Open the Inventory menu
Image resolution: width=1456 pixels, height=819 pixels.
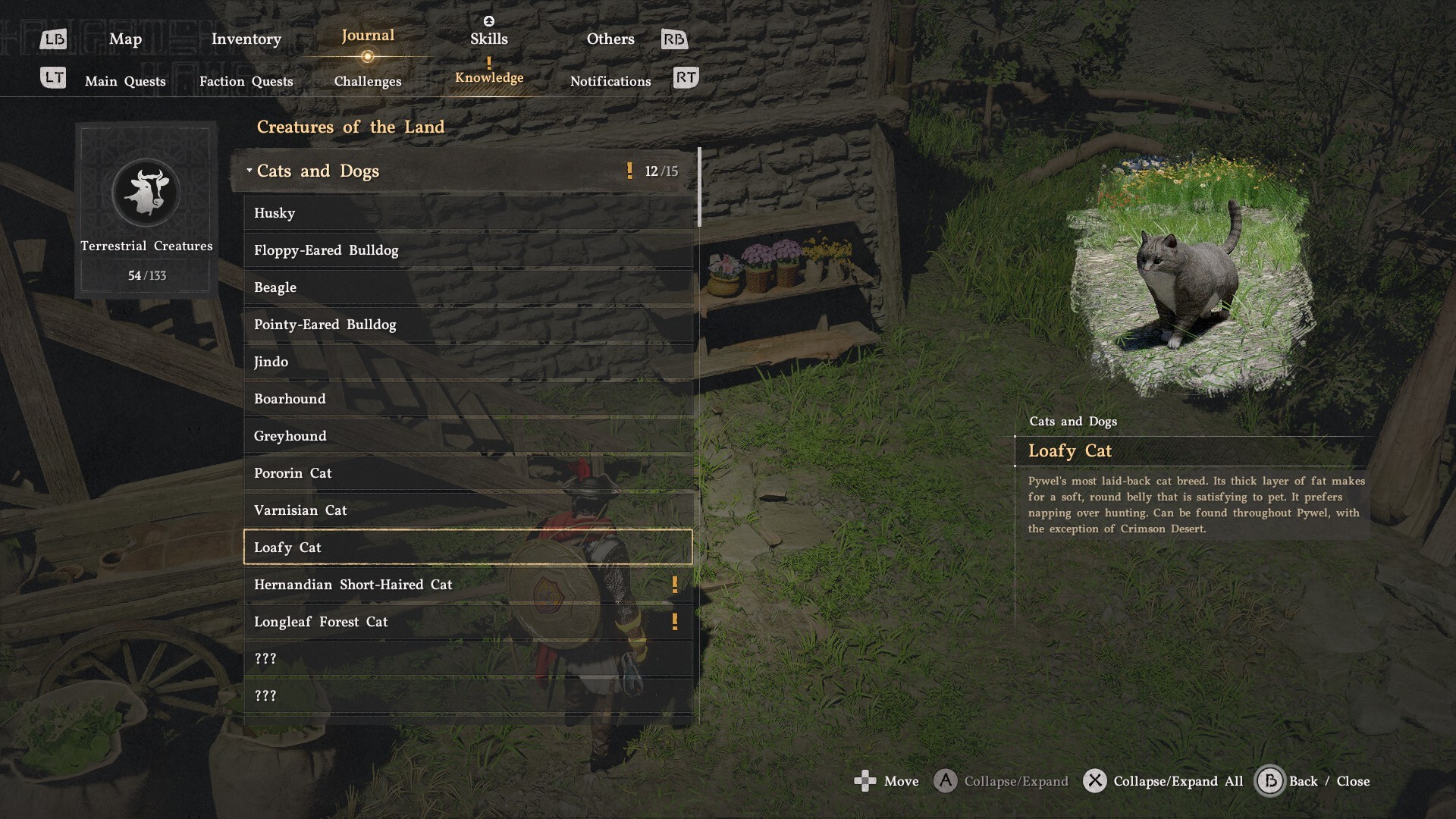point(245,39)
